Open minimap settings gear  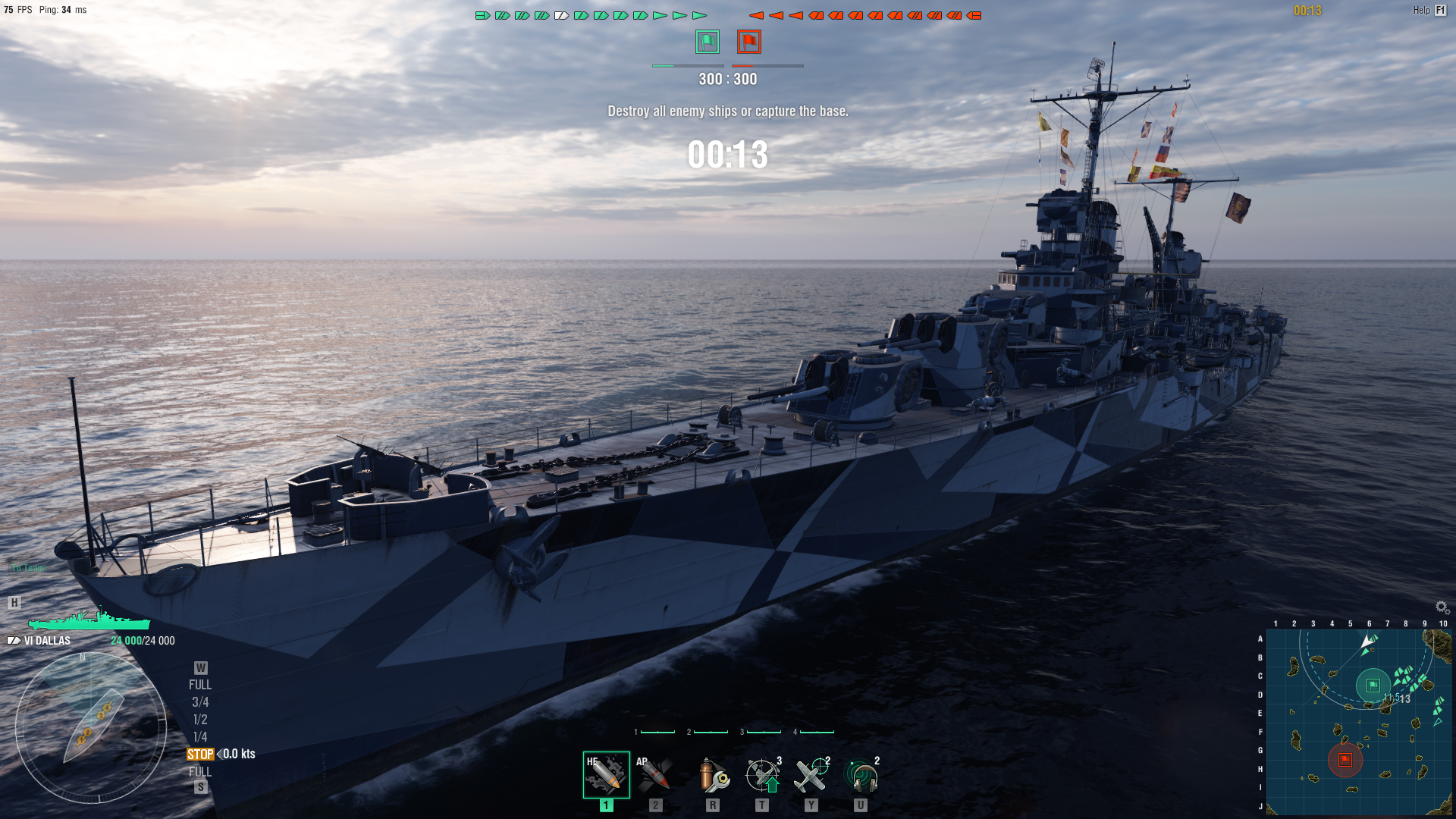click(x=1442, y=607)
